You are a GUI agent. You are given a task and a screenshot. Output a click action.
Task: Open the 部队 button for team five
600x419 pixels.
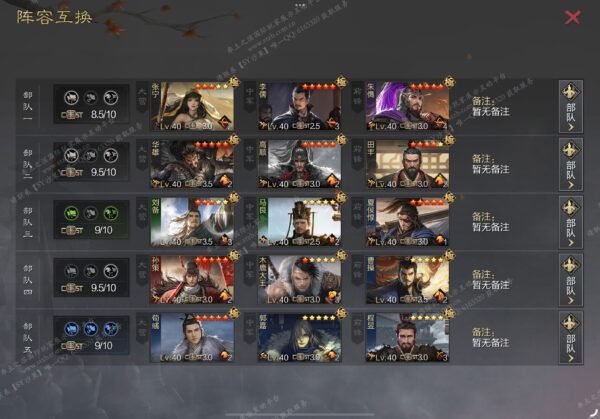coord(571,337)
